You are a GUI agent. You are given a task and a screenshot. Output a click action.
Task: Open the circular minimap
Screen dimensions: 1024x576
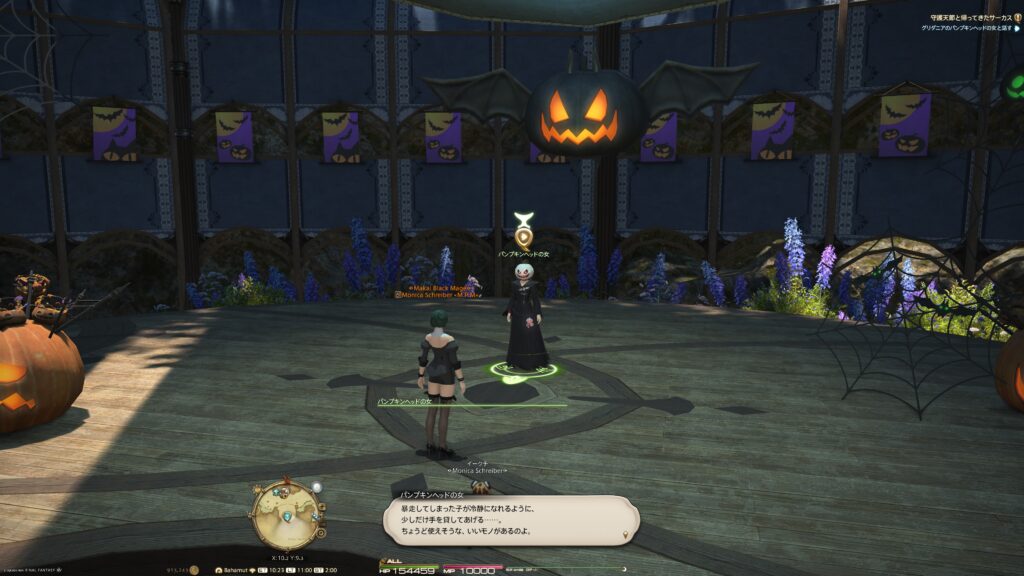tap(287, 514)
